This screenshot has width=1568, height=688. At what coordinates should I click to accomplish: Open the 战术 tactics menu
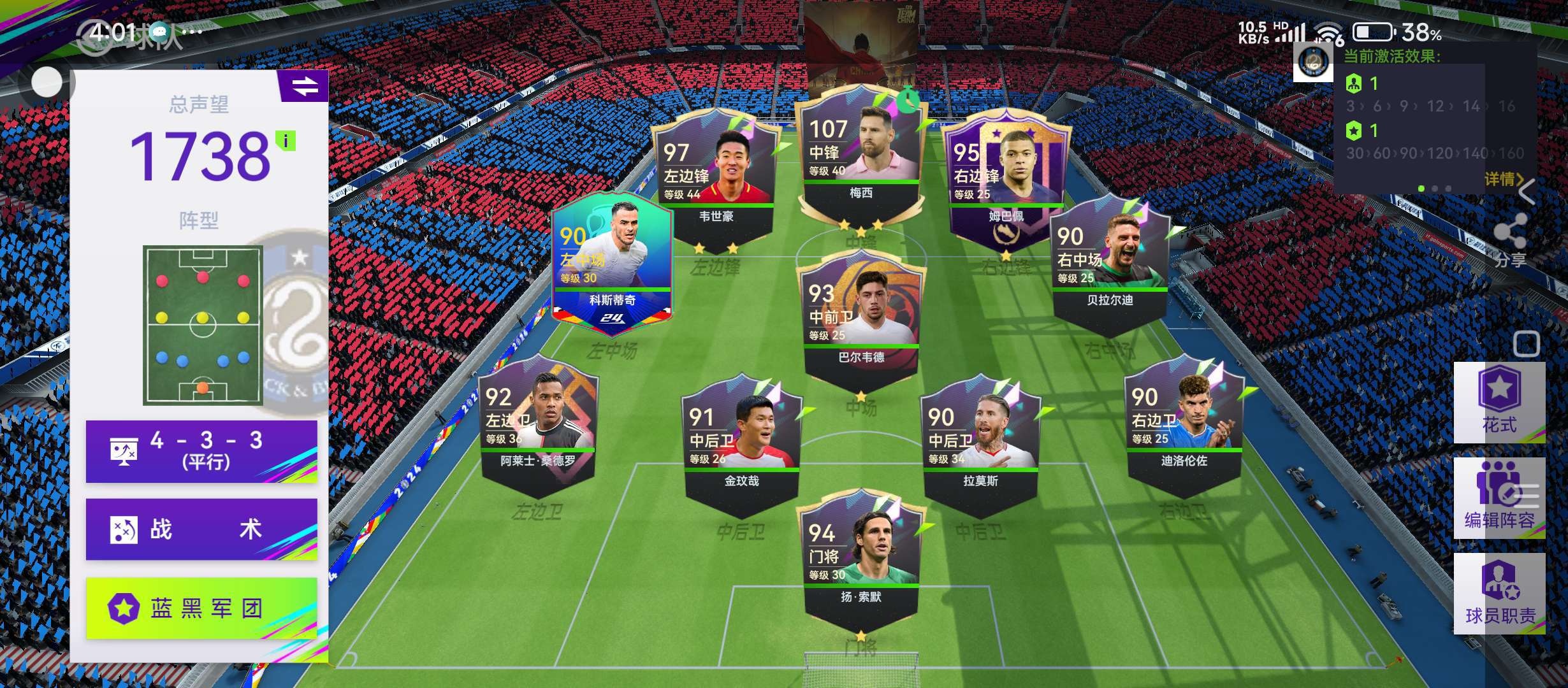click(x=201, y=529)
